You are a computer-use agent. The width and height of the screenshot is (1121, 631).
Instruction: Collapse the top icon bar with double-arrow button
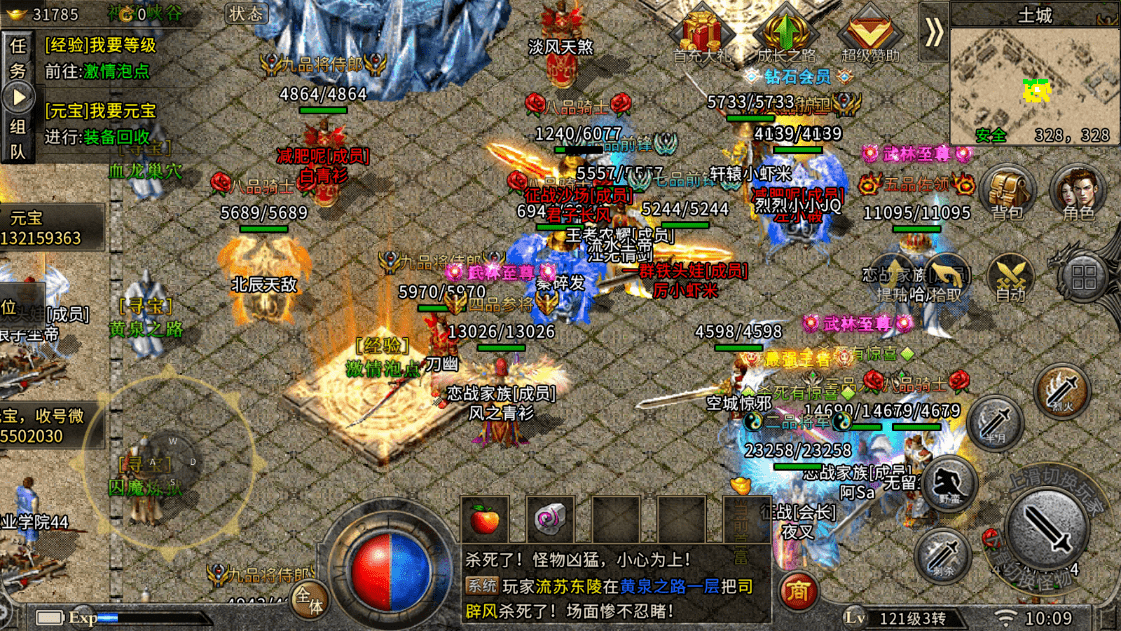[933, 32]
